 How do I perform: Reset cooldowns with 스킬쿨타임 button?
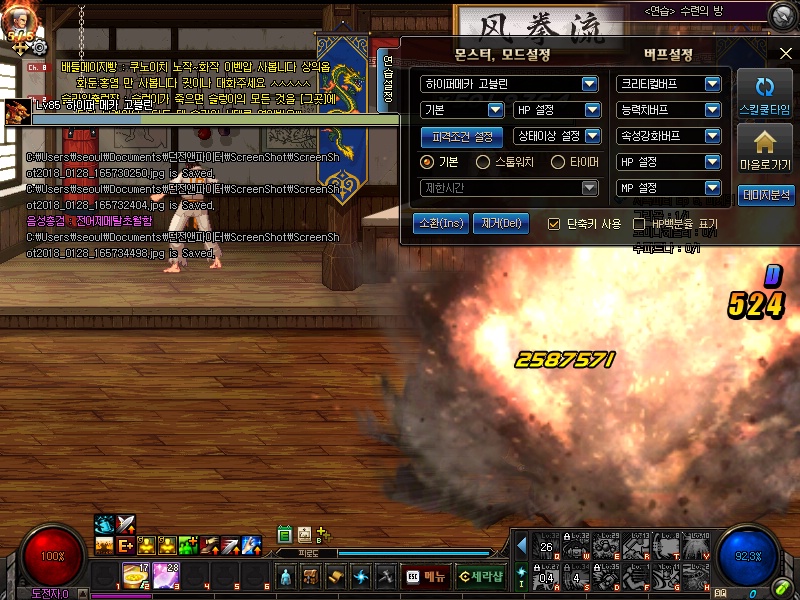[765, 94]
